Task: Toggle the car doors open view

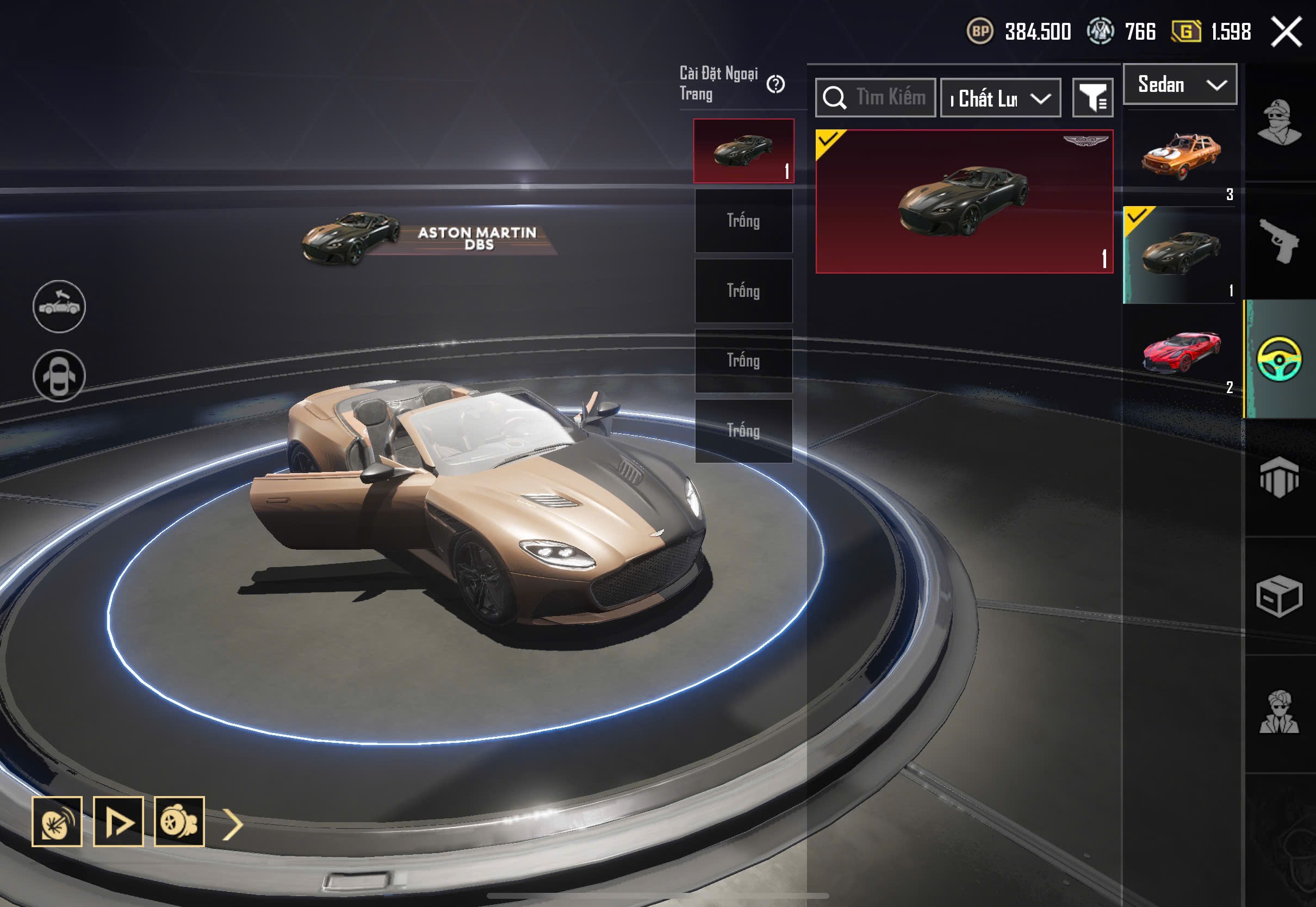Action: (x=59, y=376)
